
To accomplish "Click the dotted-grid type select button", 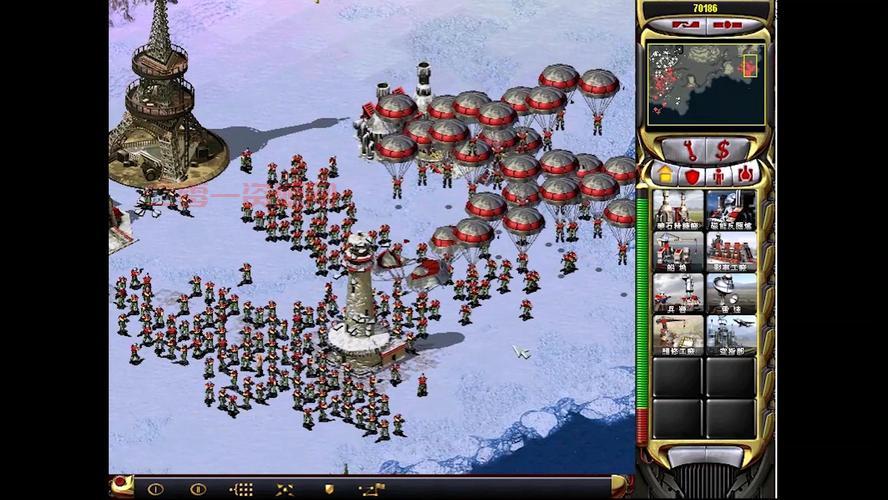I will (242, 489).
